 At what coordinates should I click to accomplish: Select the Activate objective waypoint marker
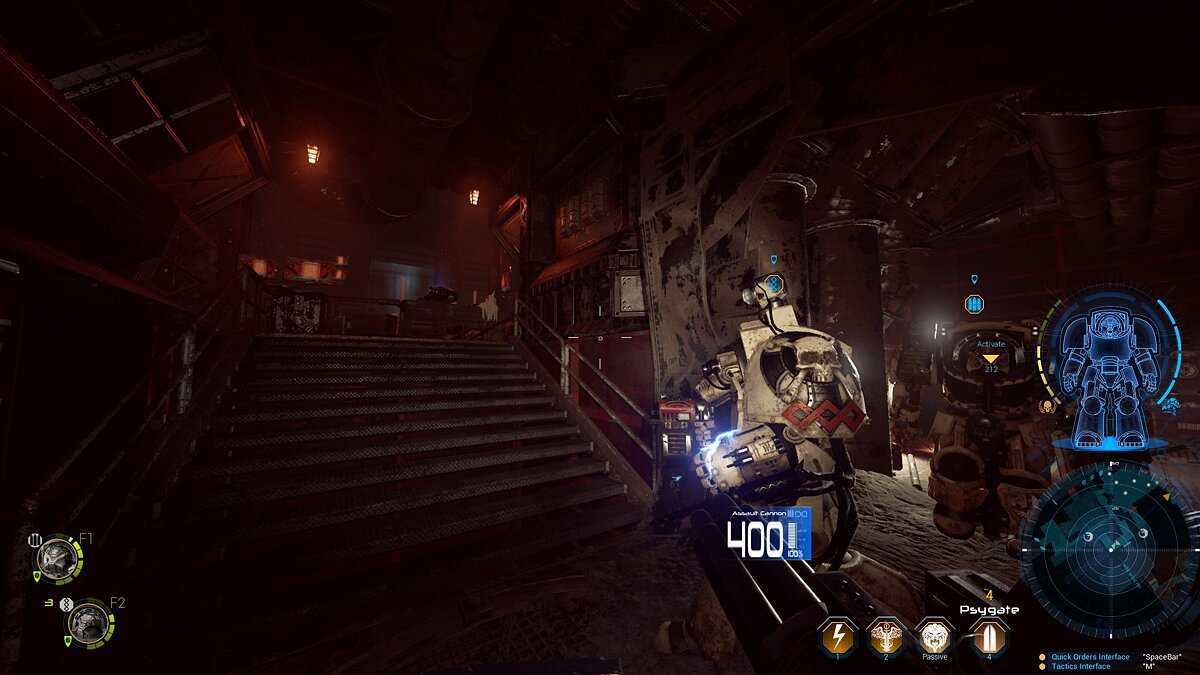(990, 357)
